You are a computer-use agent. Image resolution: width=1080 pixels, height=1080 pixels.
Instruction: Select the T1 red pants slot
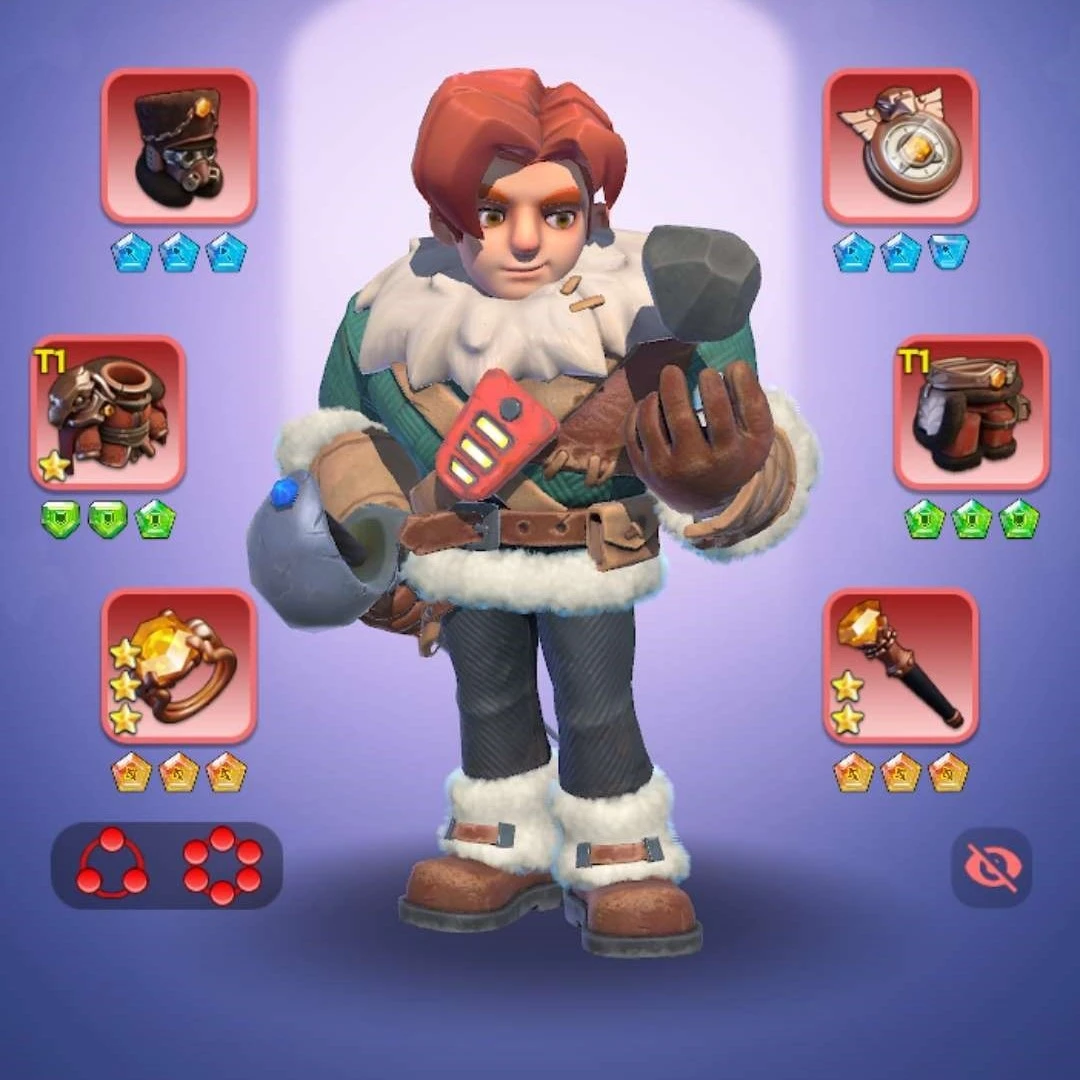971,412
